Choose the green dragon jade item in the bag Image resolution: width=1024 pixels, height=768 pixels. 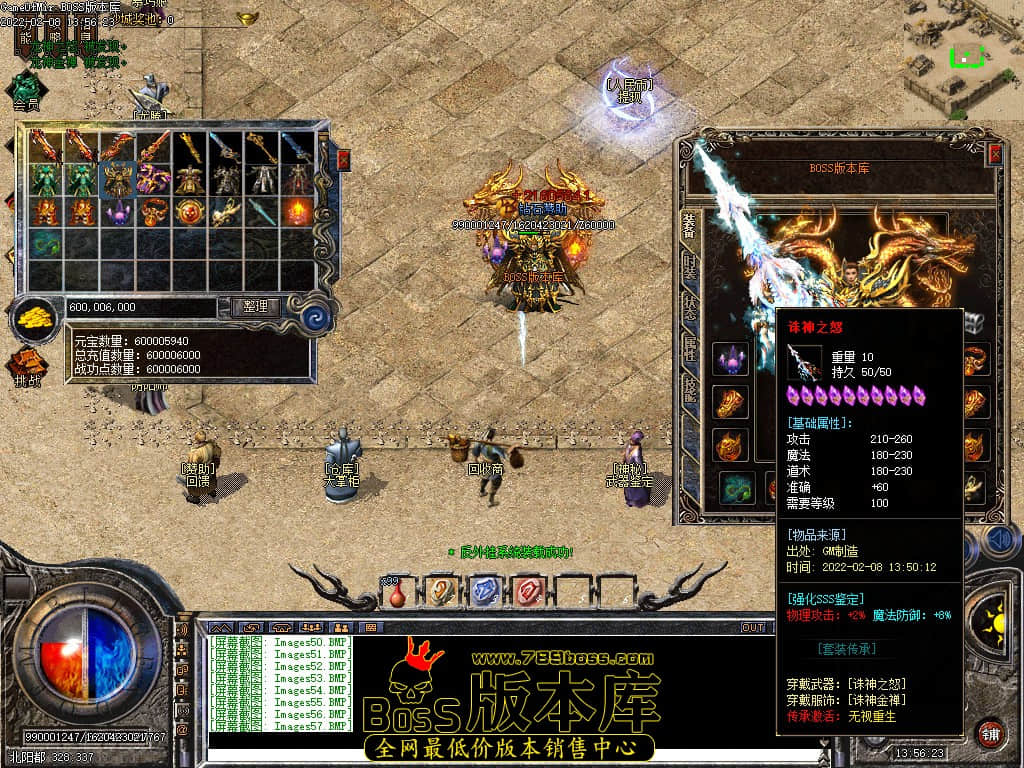[45, 243]
